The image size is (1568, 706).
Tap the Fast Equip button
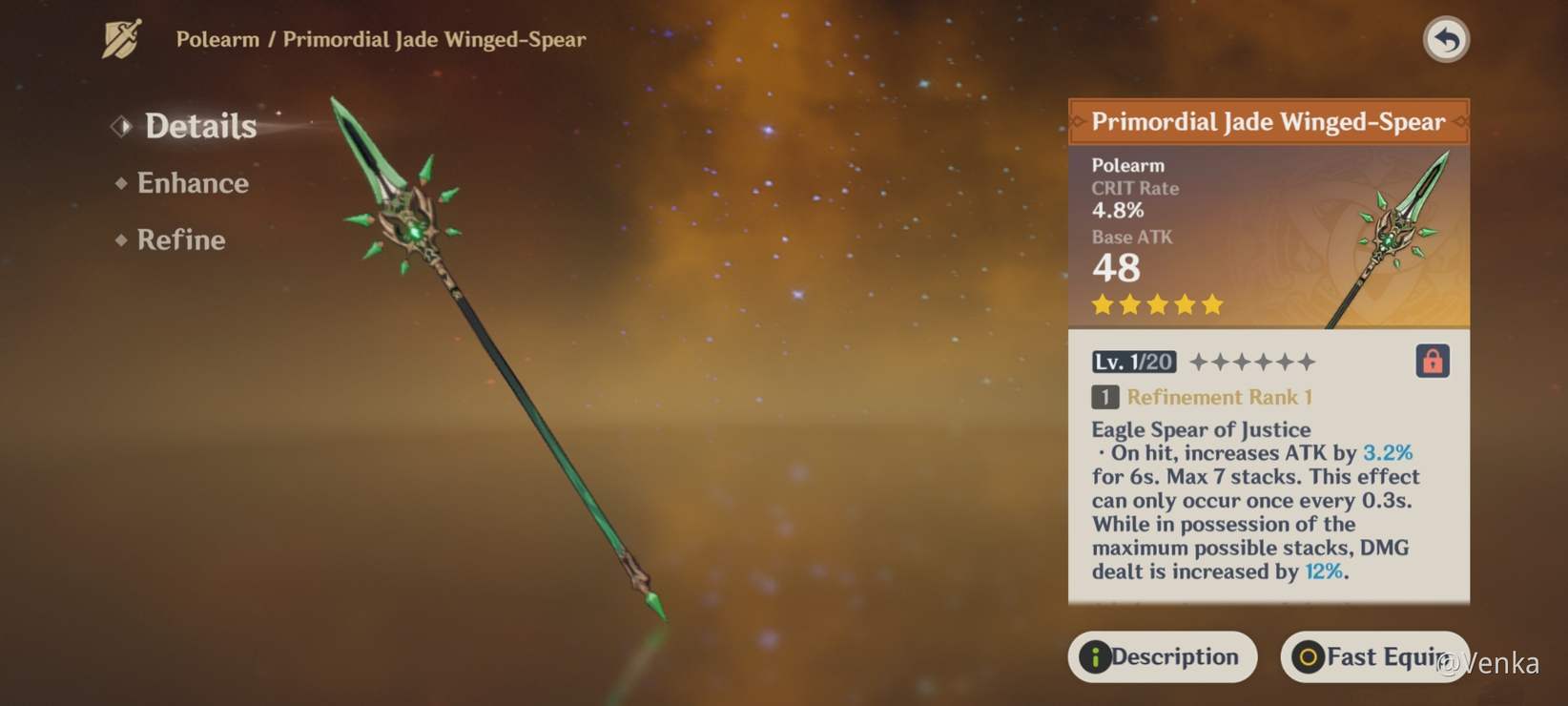[x=1372, y=656]
